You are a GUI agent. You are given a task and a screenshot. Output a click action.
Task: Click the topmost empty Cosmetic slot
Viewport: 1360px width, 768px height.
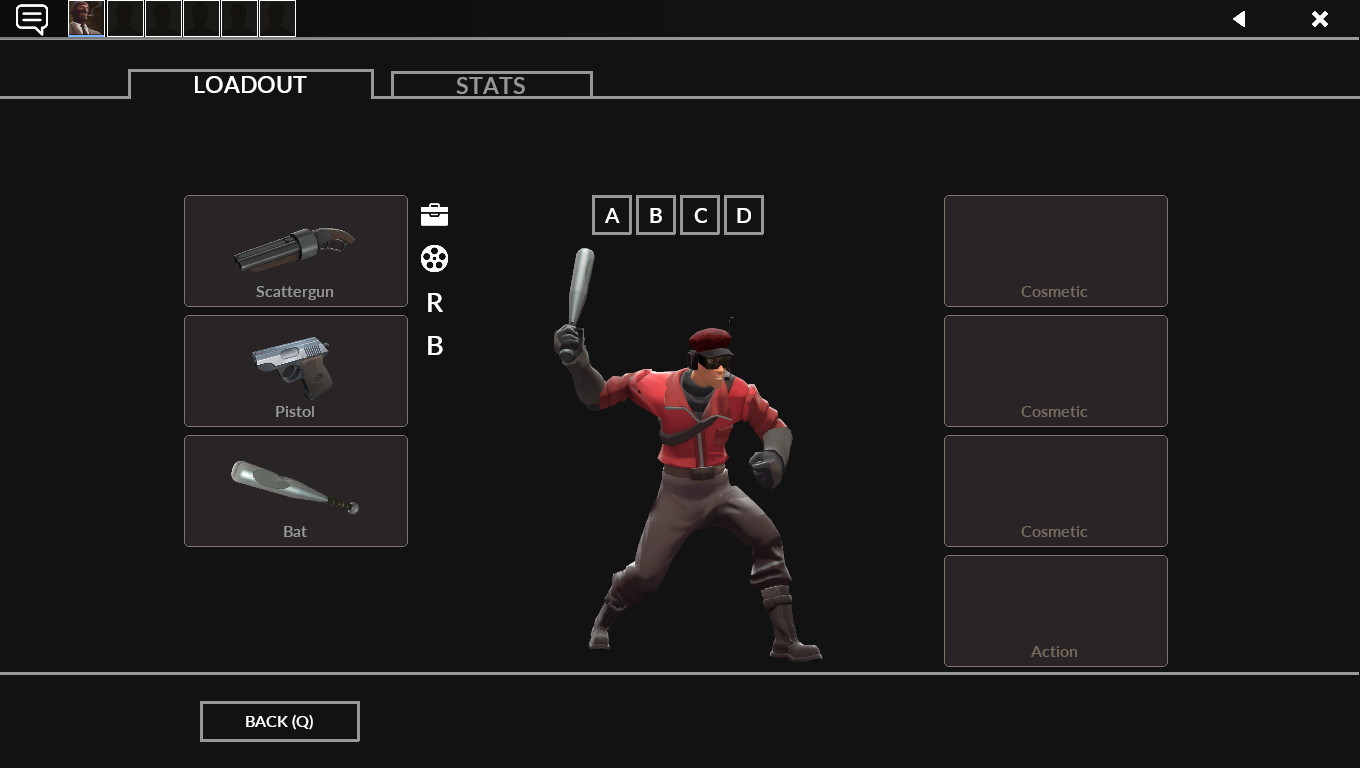[1055, 251]
